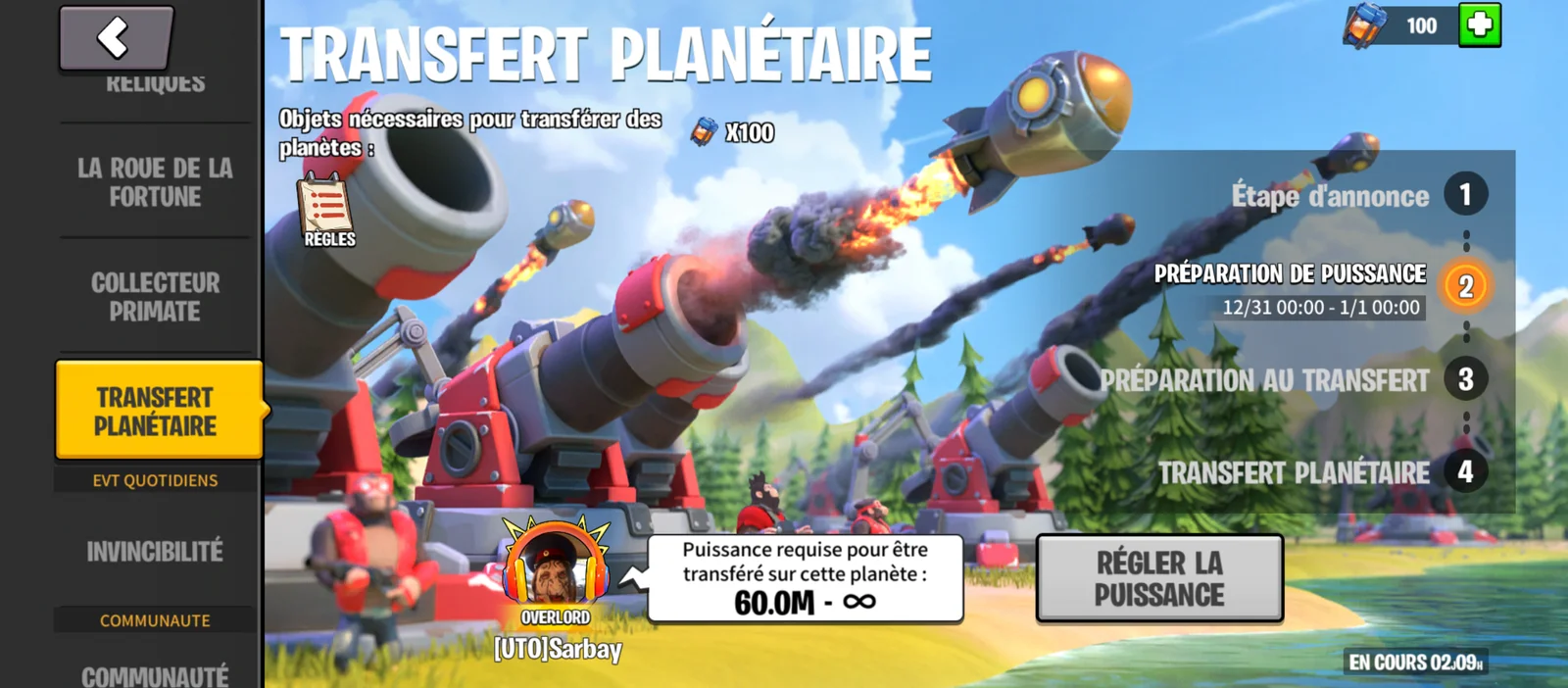Choose step 2 Préparation de Puissance

click(x=1464, y=286)
